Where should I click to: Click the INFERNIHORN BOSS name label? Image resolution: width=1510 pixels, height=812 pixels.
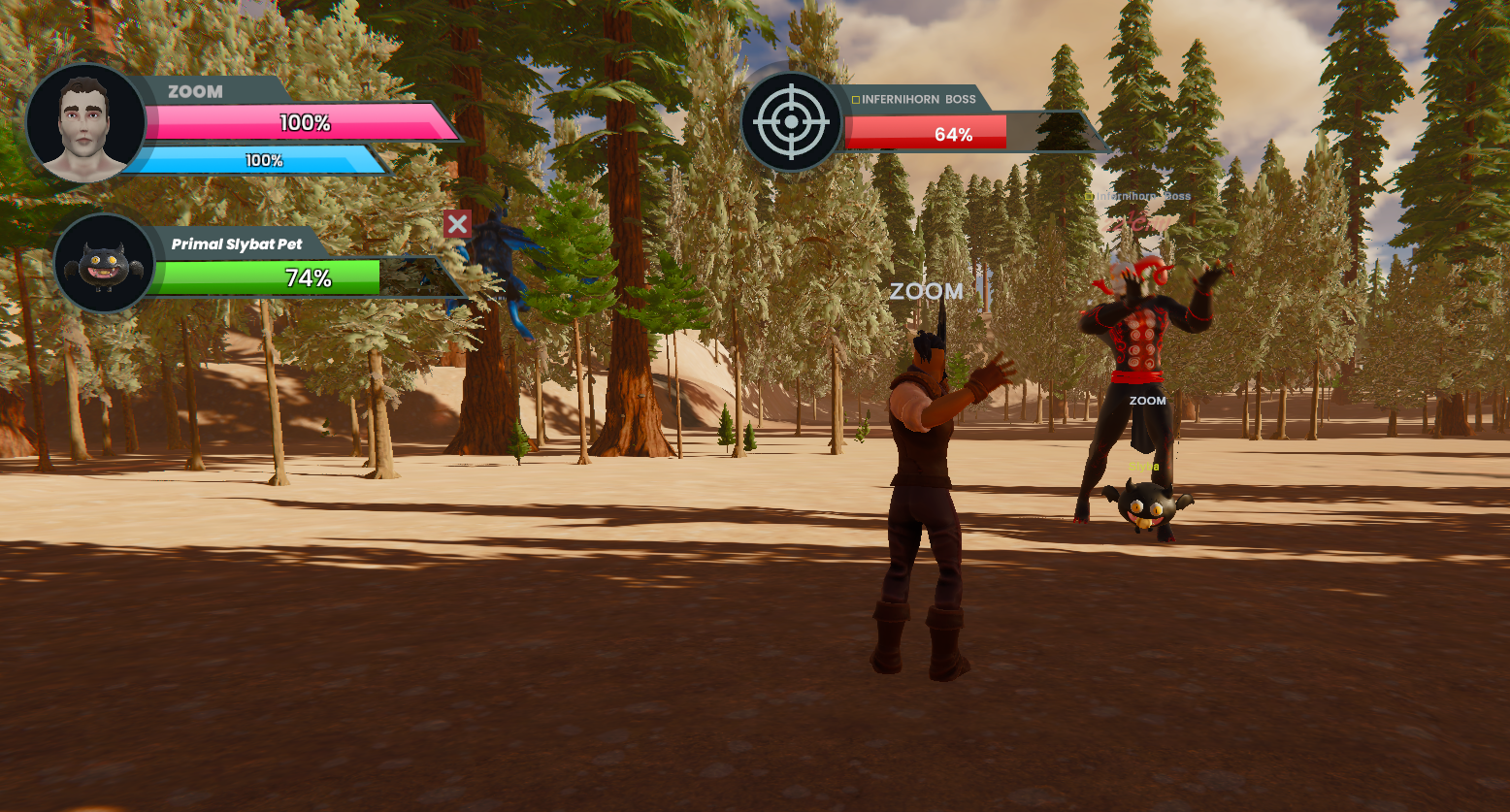click(918, 98)
